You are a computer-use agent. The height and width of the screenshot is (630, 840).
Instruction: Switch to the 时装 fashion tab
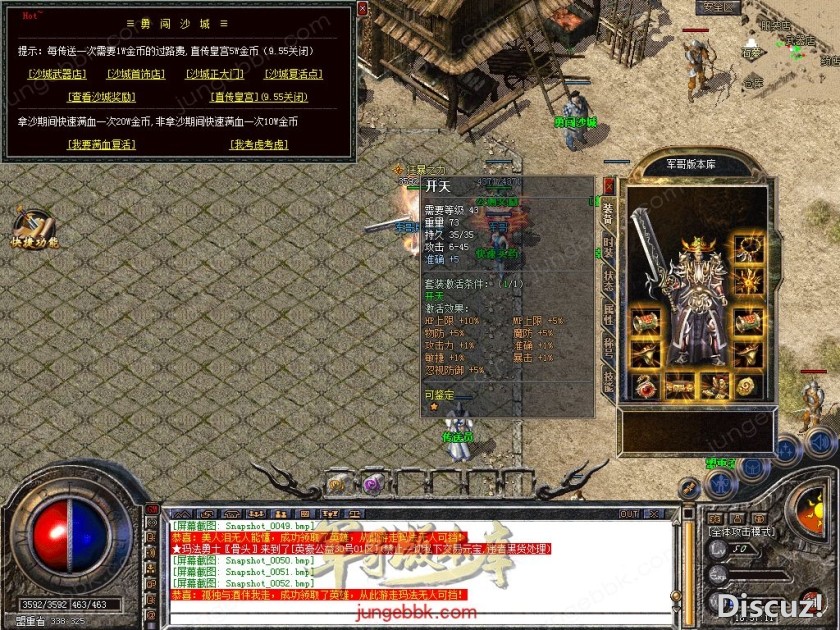click(609, 247)
